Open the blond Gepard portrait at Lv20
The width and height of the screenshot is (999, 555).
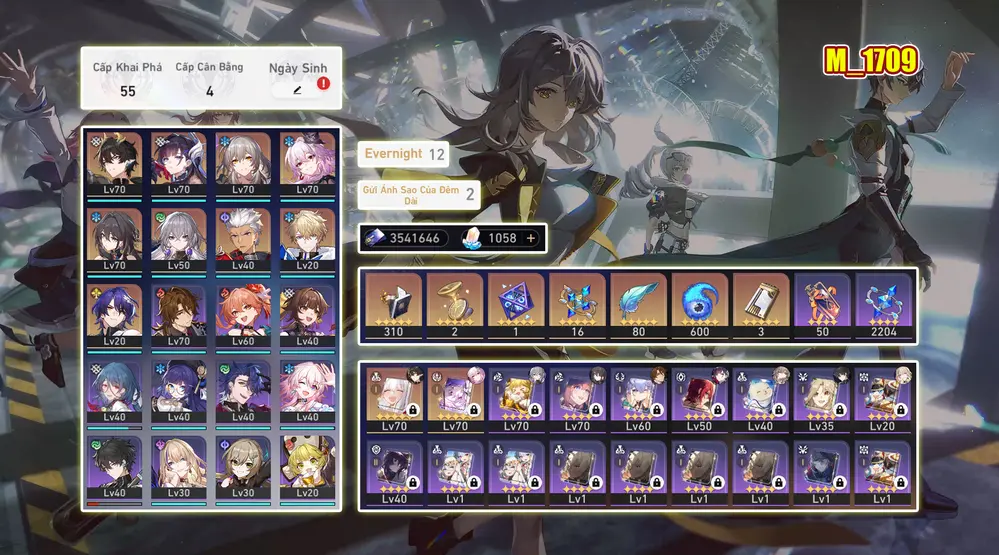pyautogui.click(x=308, y=237)
